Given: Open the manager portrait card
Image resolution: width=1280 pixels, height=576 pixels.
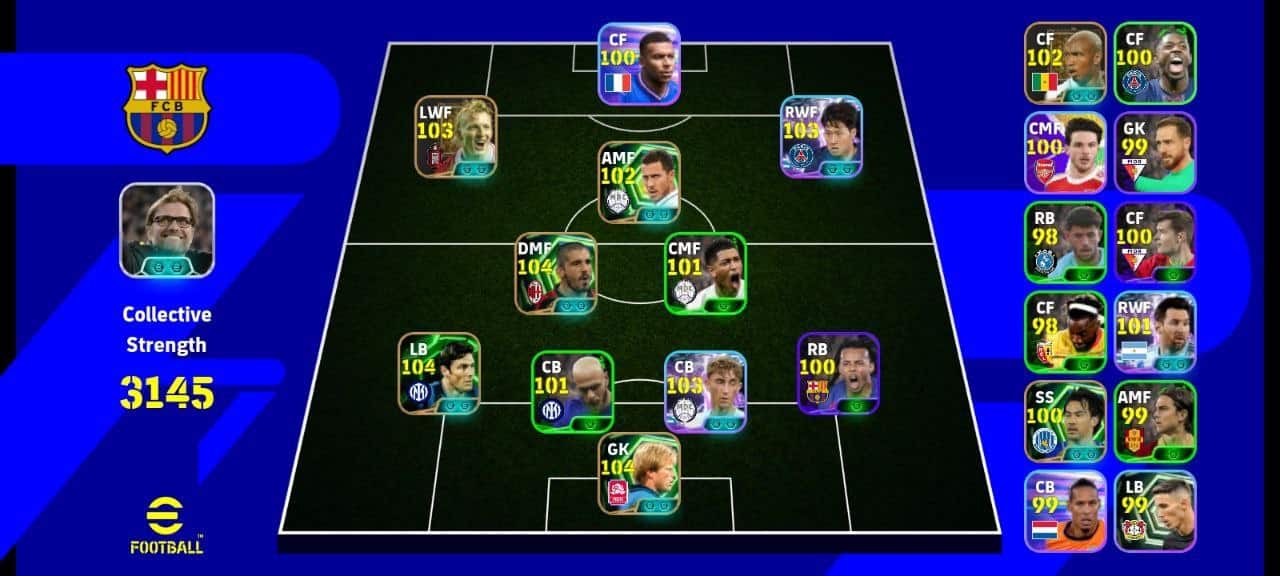Looking at the screenshot, I should (166, 230).
